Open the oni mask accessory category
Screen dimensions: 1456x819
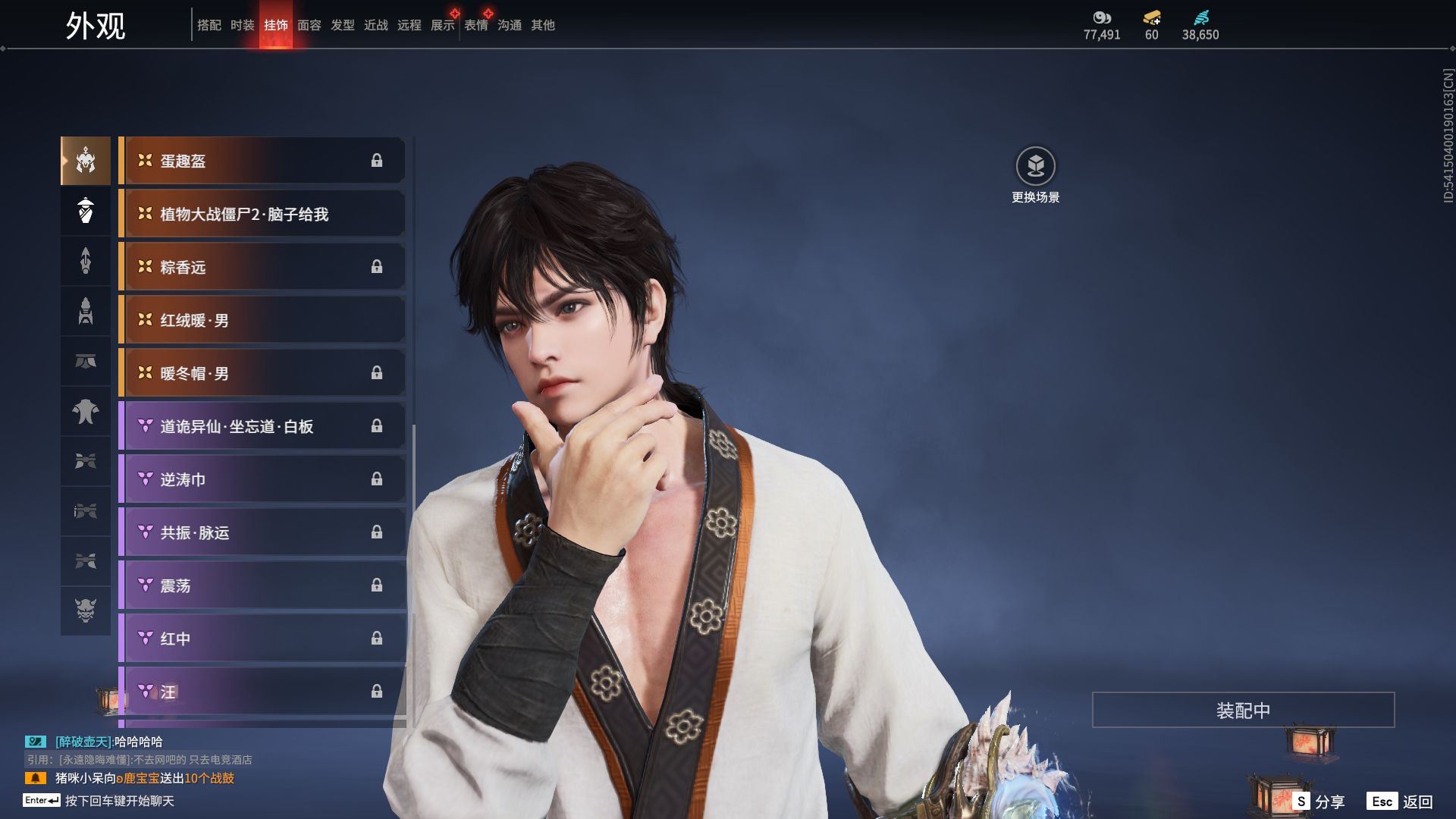point(86,610)
